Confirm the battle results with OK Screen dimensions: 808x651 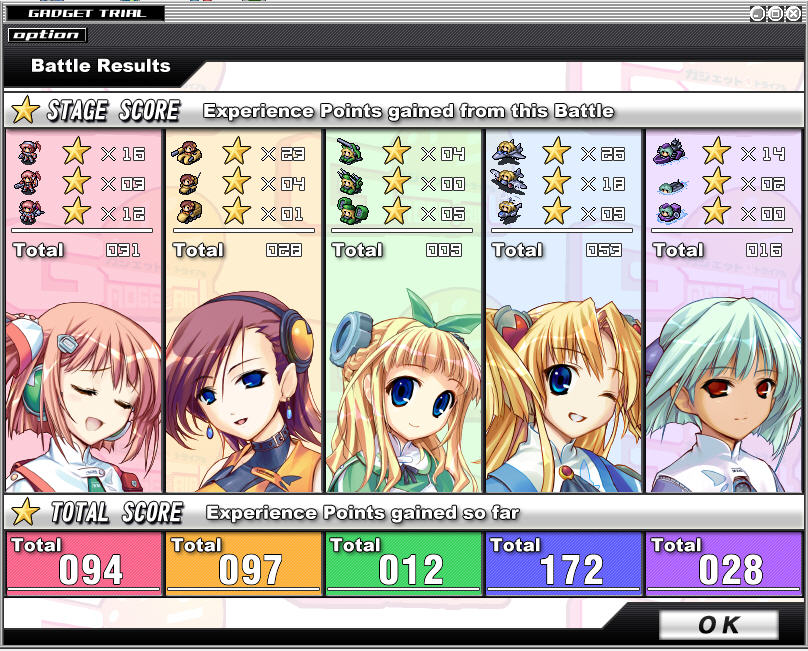tap(718, 625)
